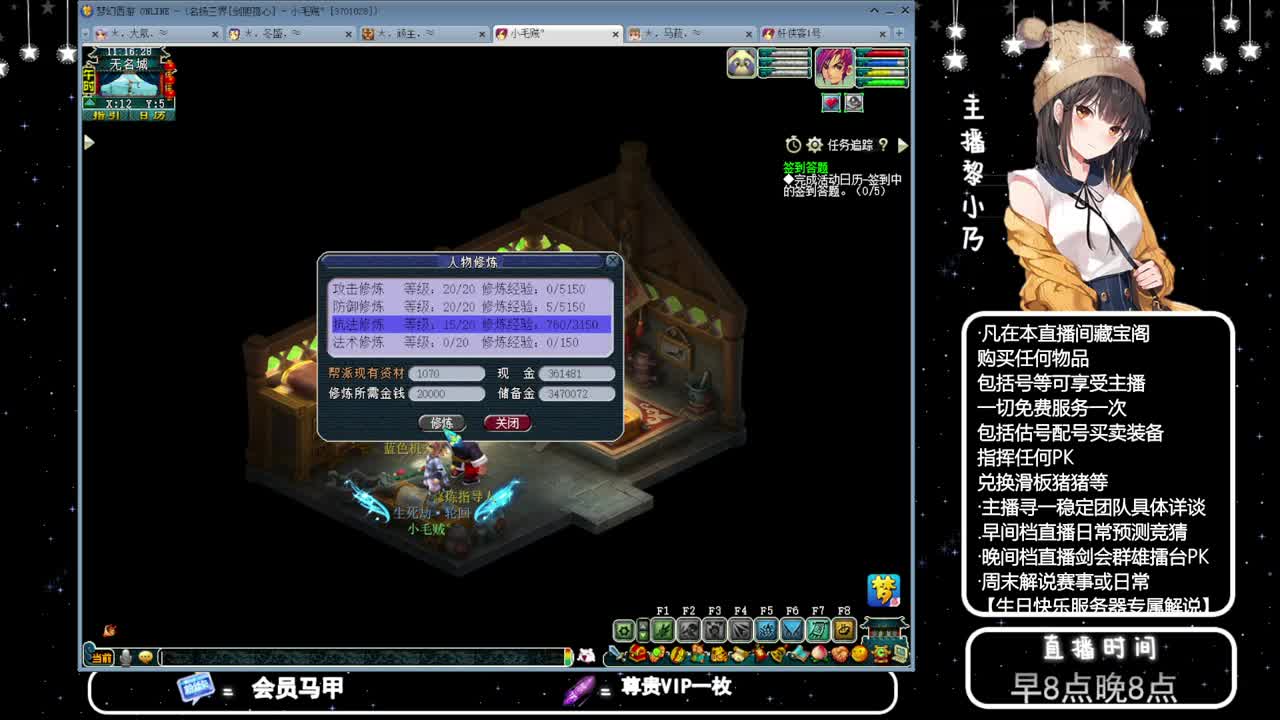The image size is (1280, 720).
Task: Open the 当前 chat channel selector
Action: pos(100,658)
